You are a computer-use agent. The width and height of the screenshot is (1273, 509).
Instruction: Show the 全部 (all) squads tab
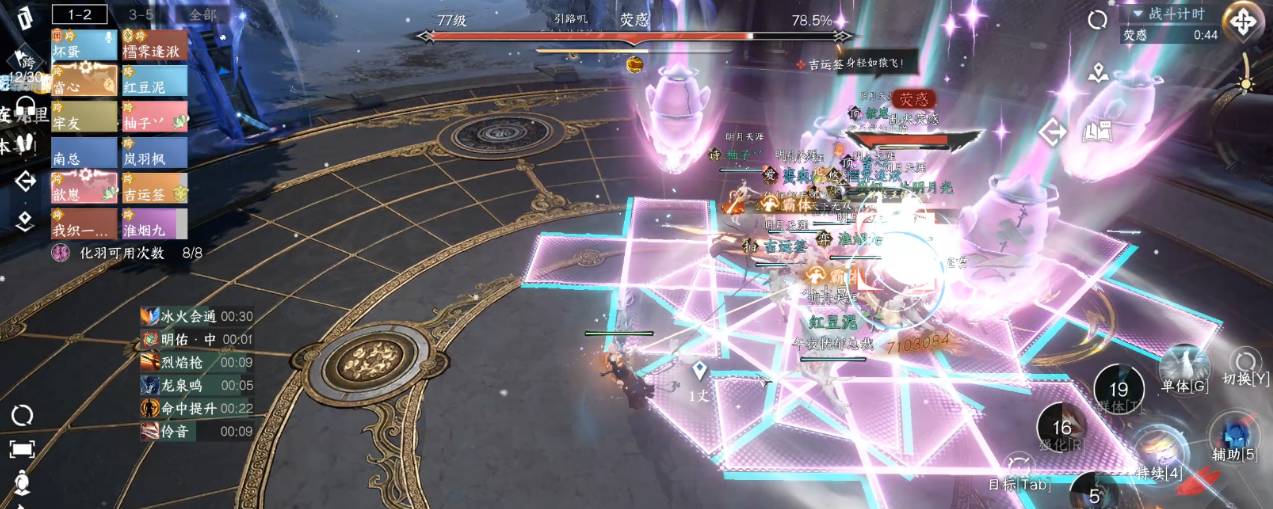pyautogui.click(x=202, y=14)
